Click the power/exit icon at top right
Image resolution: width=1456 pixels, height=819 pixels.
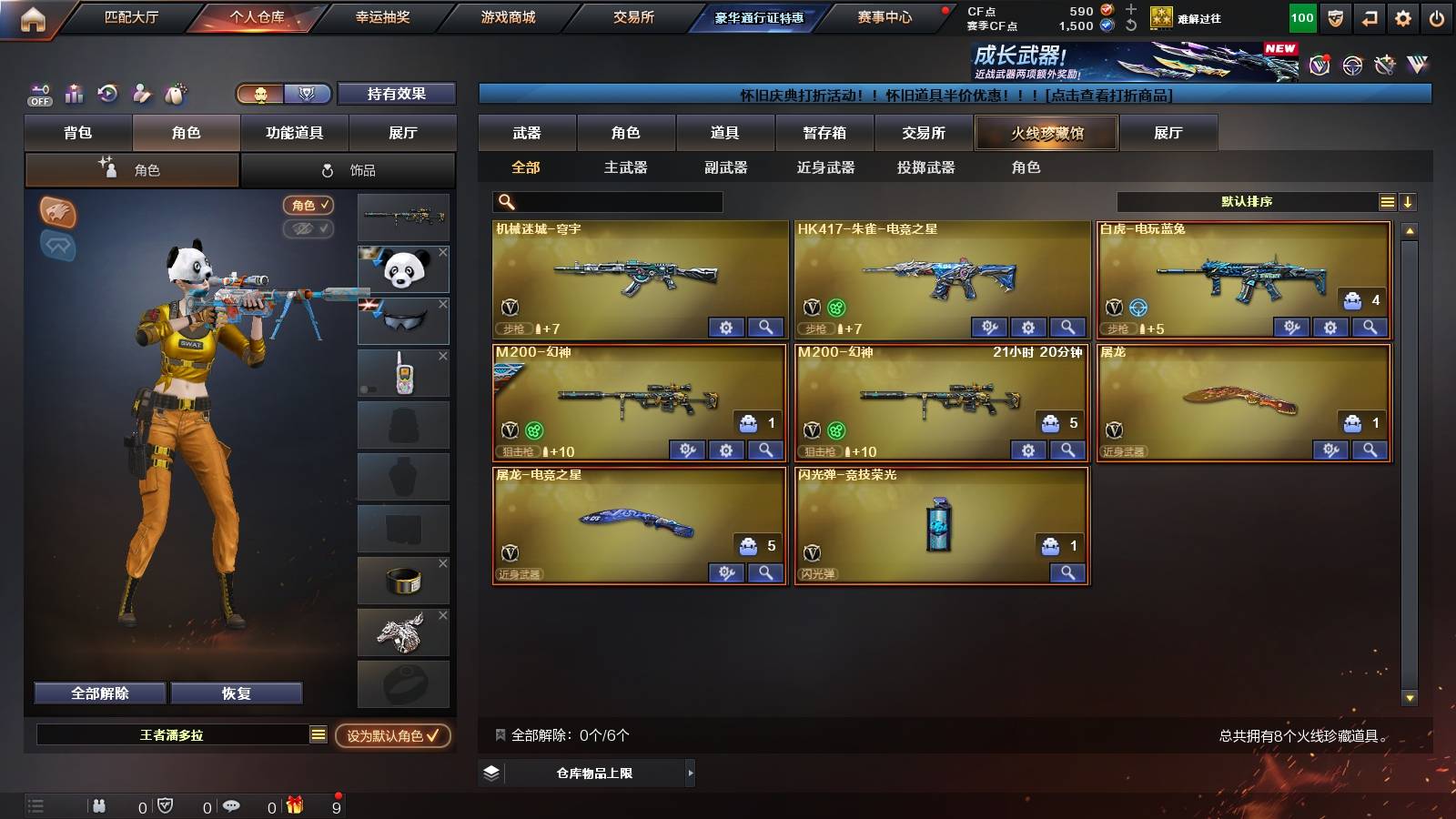tap(1439, 15)
